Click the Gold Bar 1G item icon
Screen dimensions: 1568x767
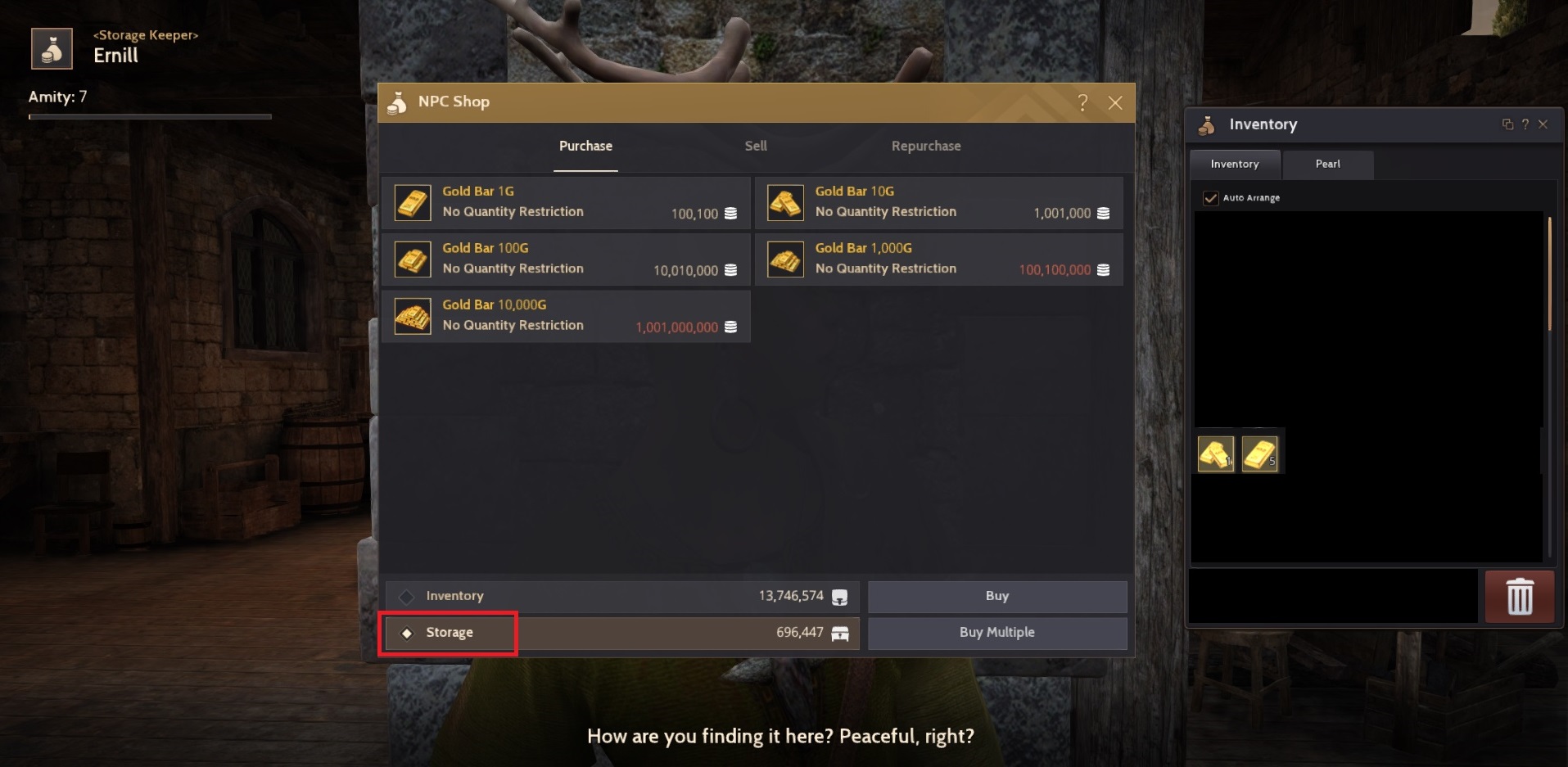[x=413, y=202]
